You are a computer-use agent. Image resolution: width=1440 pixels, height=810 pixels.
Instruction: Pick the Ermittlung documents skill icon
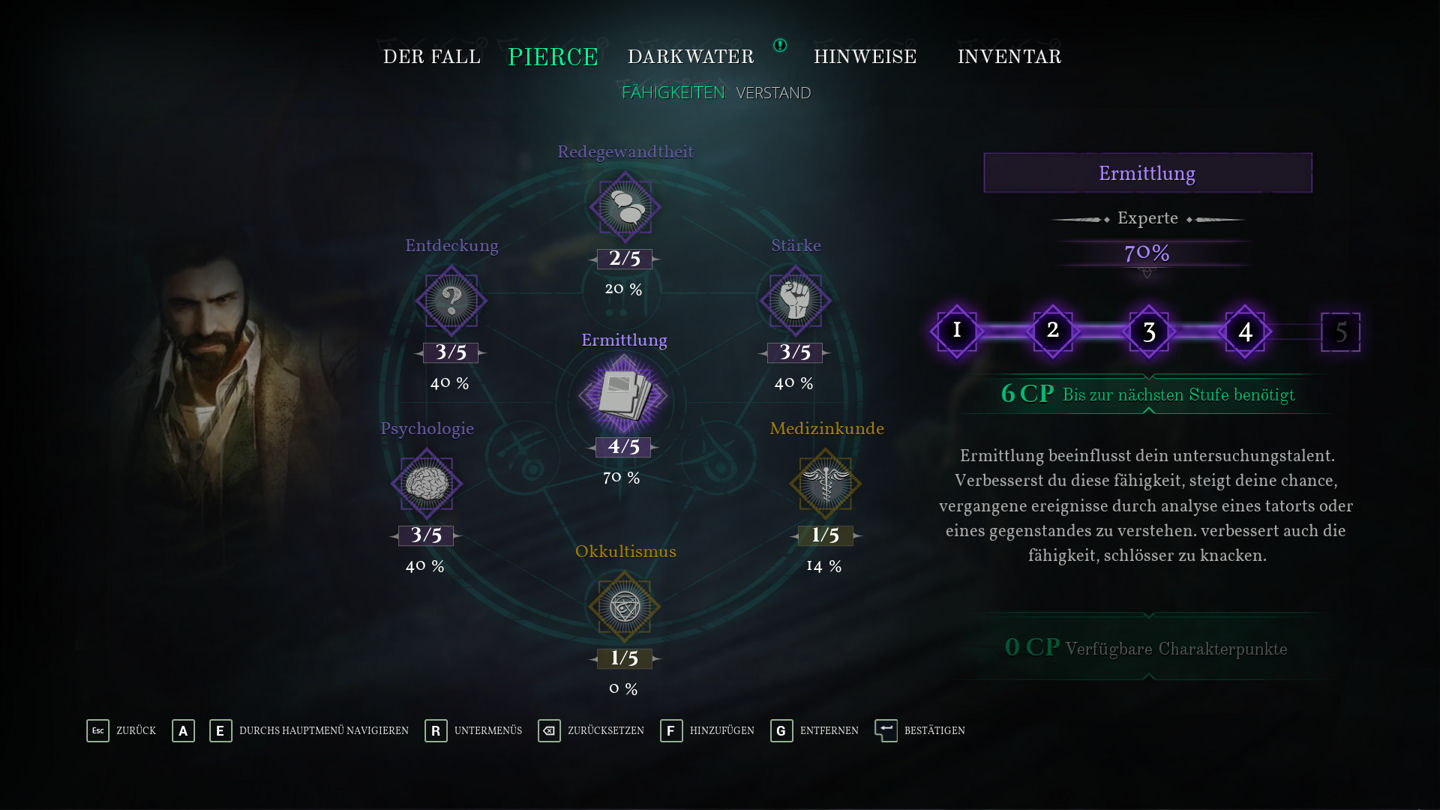pyautogui.click(x=624, y=395)
